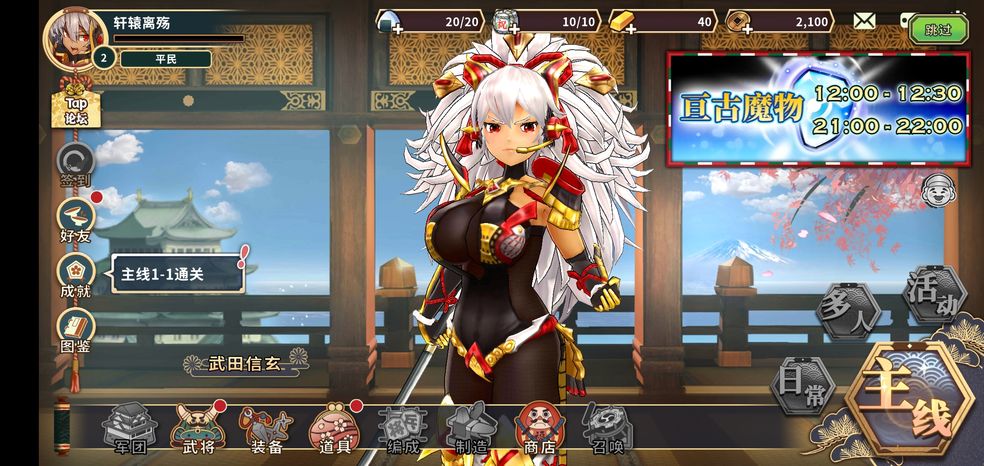Open the 日常 daily missions
Viewport: 984px width, 466px height.
[x=800, y=385]
